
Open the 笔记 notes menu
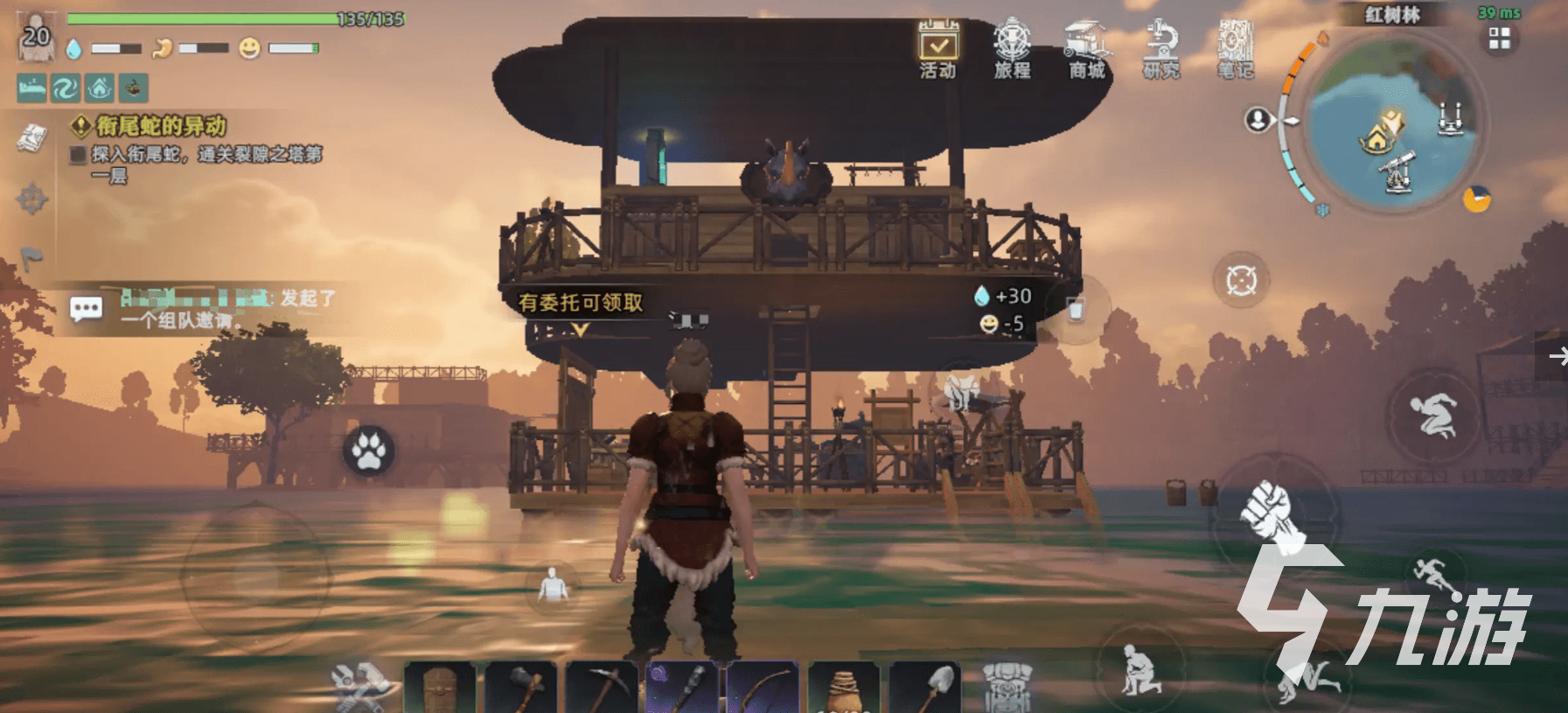pyautogui.click(x=1236, y=48)
